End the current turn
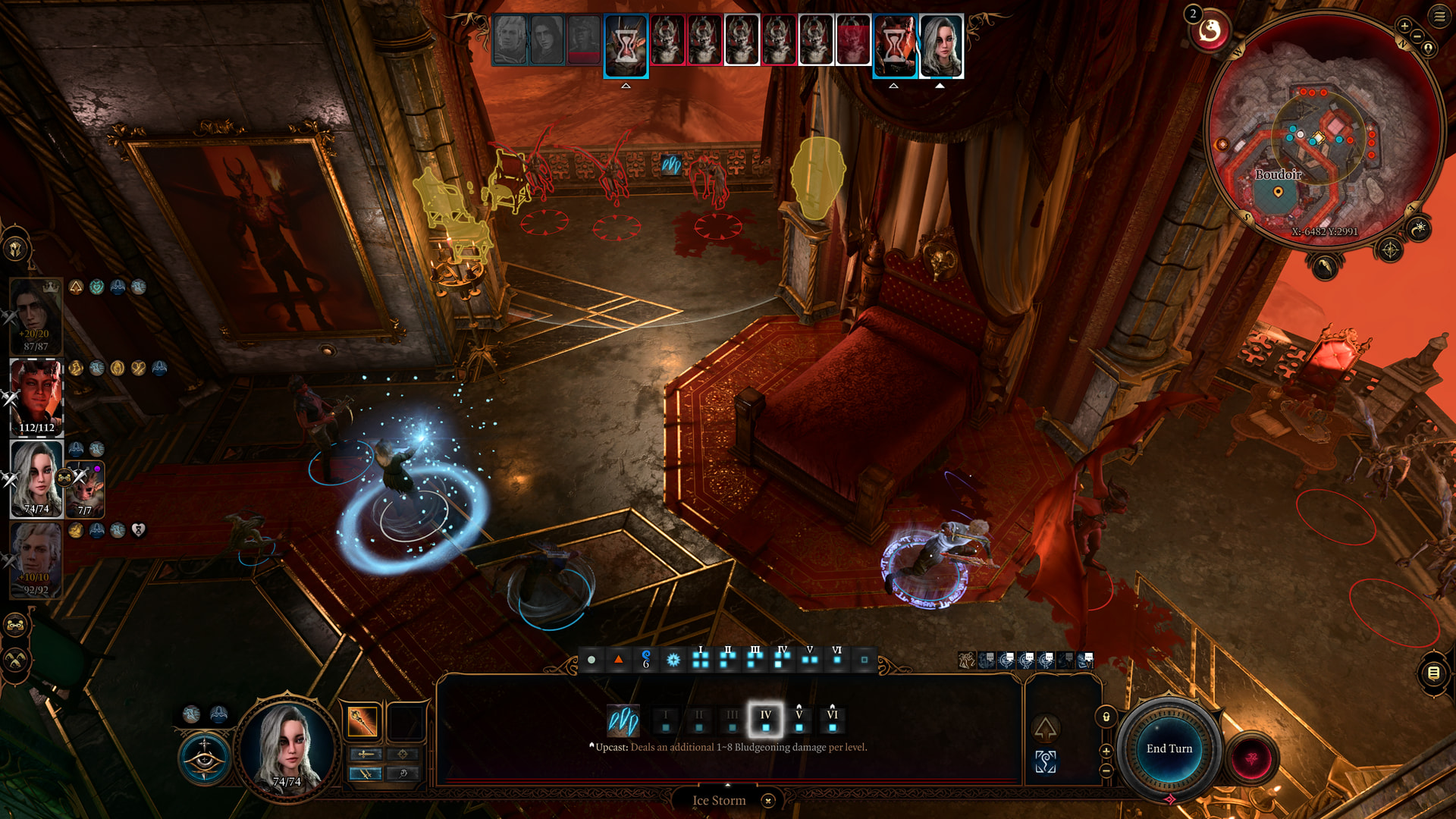This screenshot has height=819, width=1456. [x=1169, y=748]
